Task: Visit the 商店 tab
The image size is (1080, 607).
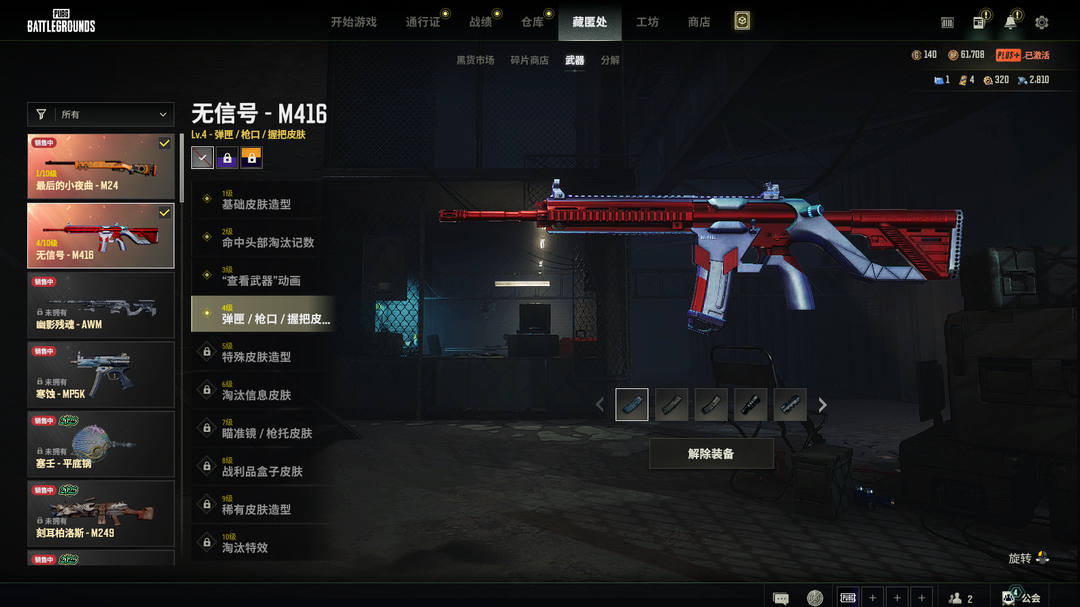Action: pos(699,22)
